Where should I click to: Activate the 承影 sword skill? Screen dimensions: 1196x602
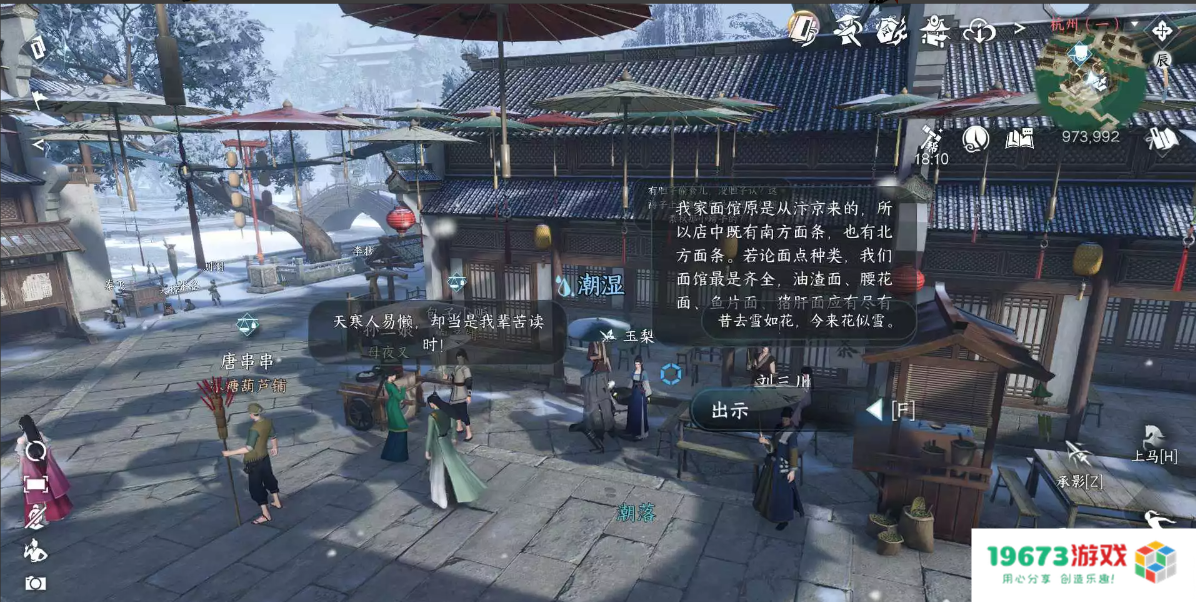pyautogui.click(x=1078, y=465)
